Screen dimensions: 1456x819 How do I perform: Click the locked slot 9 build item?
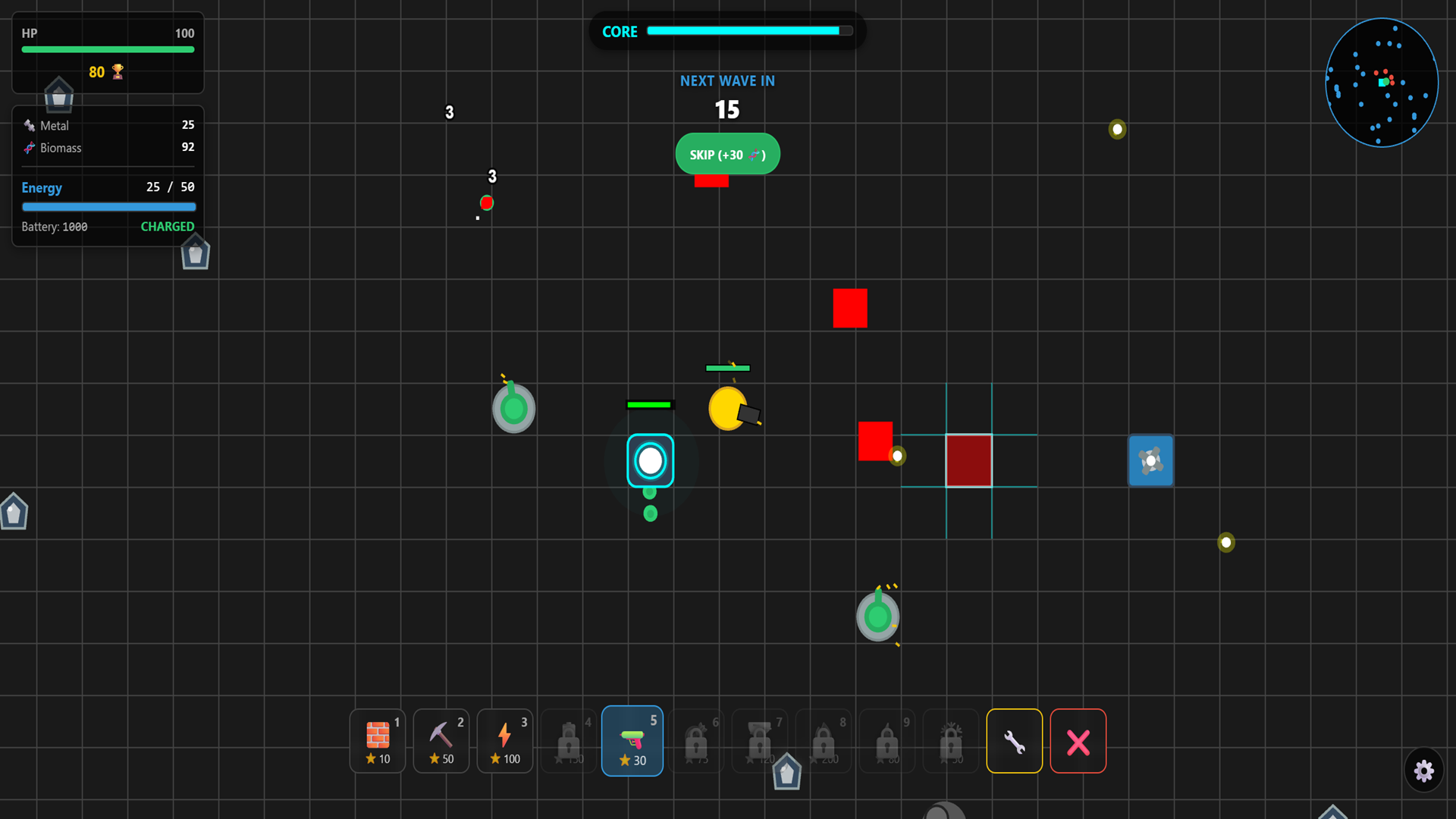(887, 741)
